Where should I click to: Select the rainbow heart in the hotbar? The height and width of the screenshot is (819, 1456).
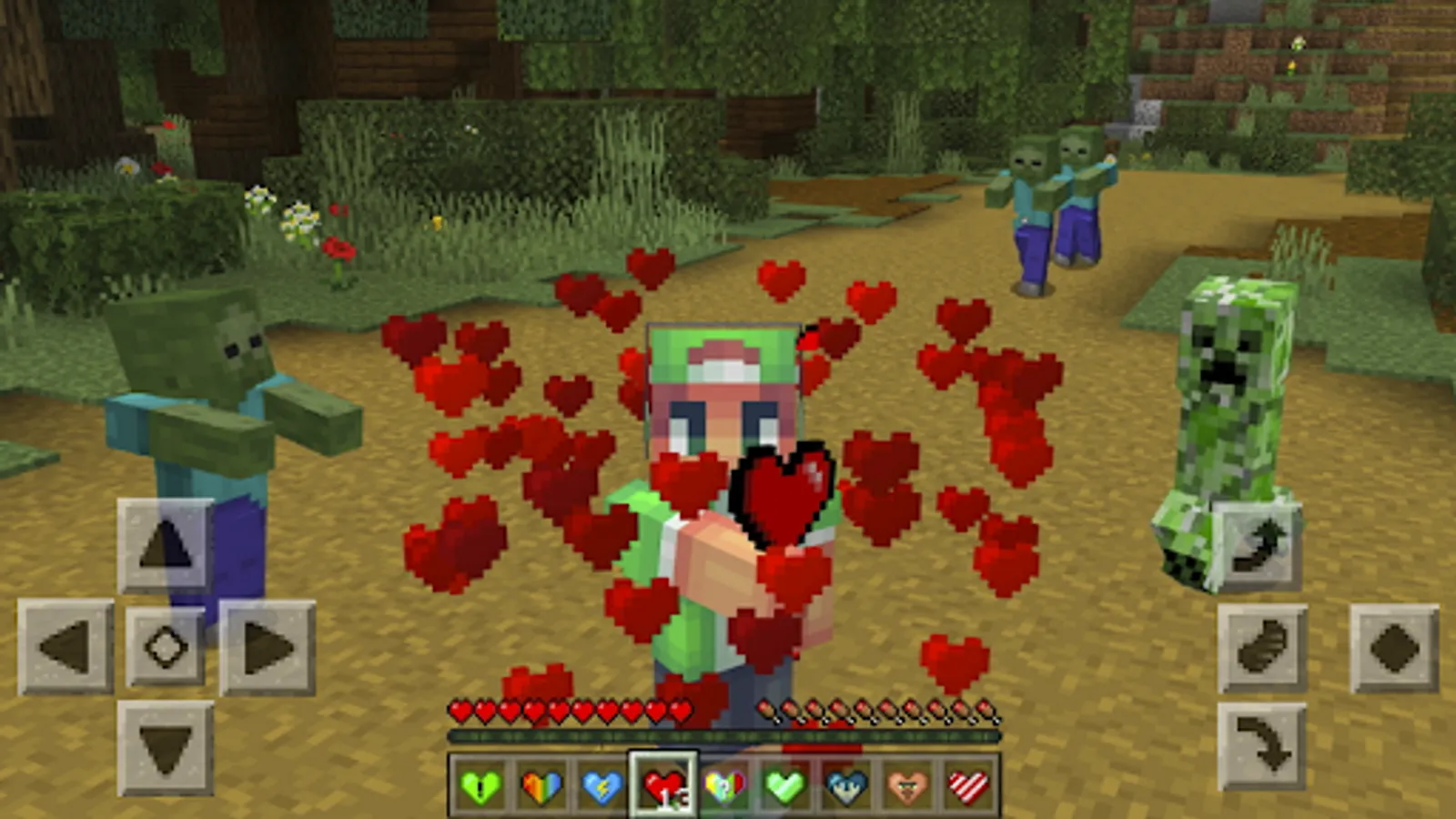click(541, 784)
